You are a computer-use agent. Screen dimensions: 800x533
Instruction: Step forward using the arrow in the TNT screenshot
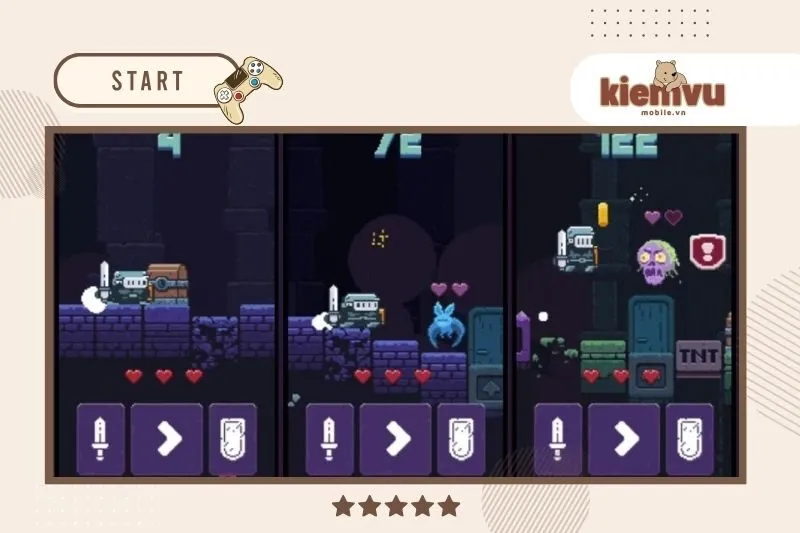(624, 439)
